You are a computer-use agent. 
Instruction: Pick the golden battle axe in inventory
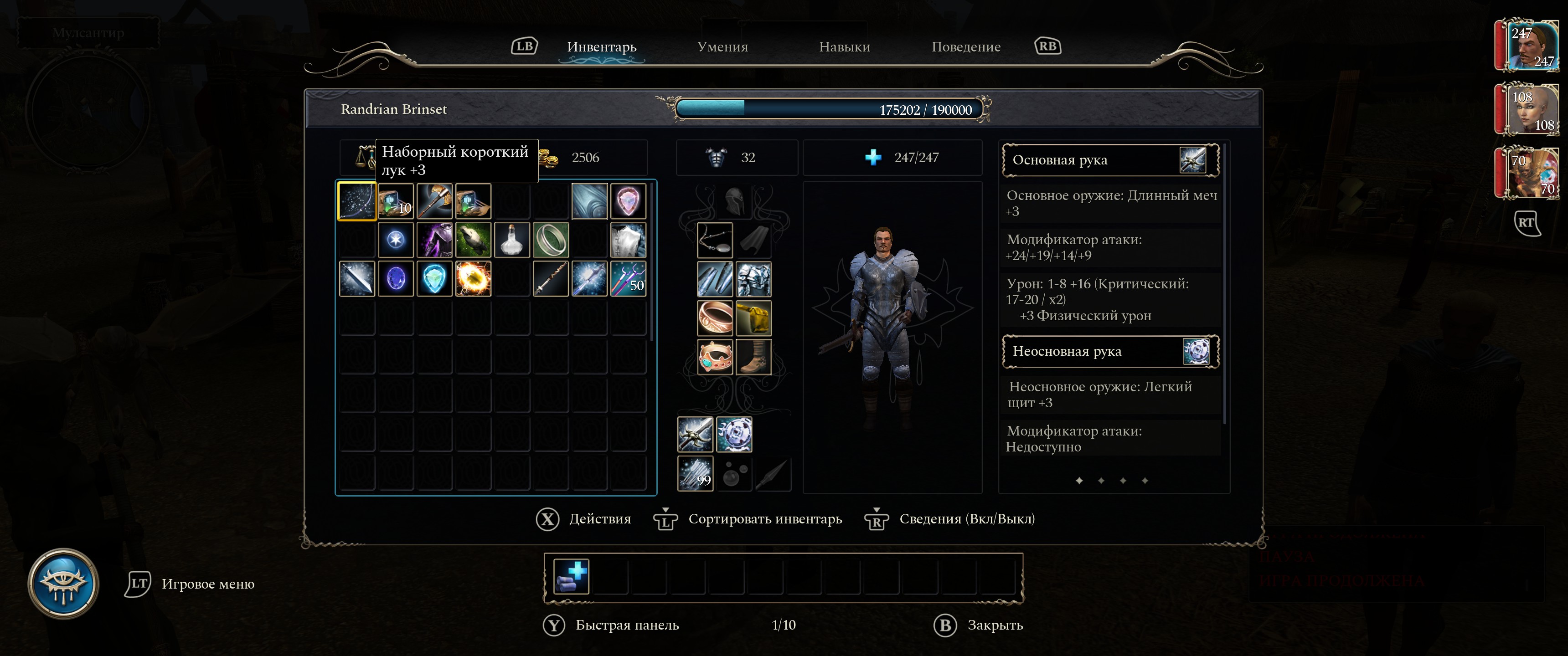tap(434, 201)
